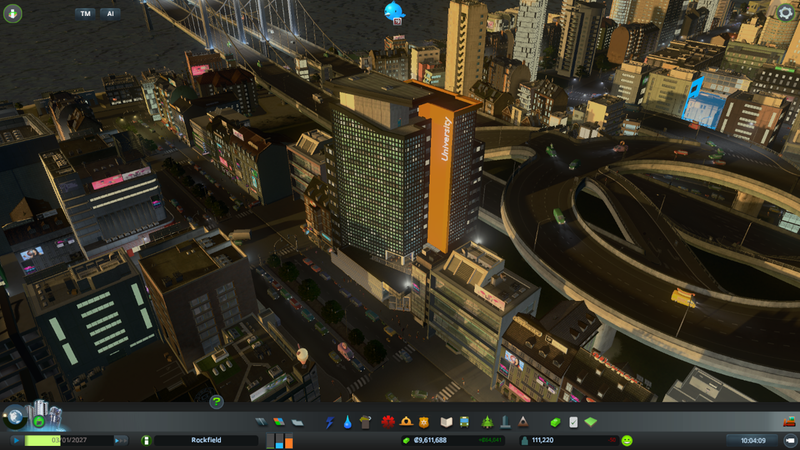This screenshot has width=800, height=450.
Task: Click the green happiness smiley face
Action: 627,439
